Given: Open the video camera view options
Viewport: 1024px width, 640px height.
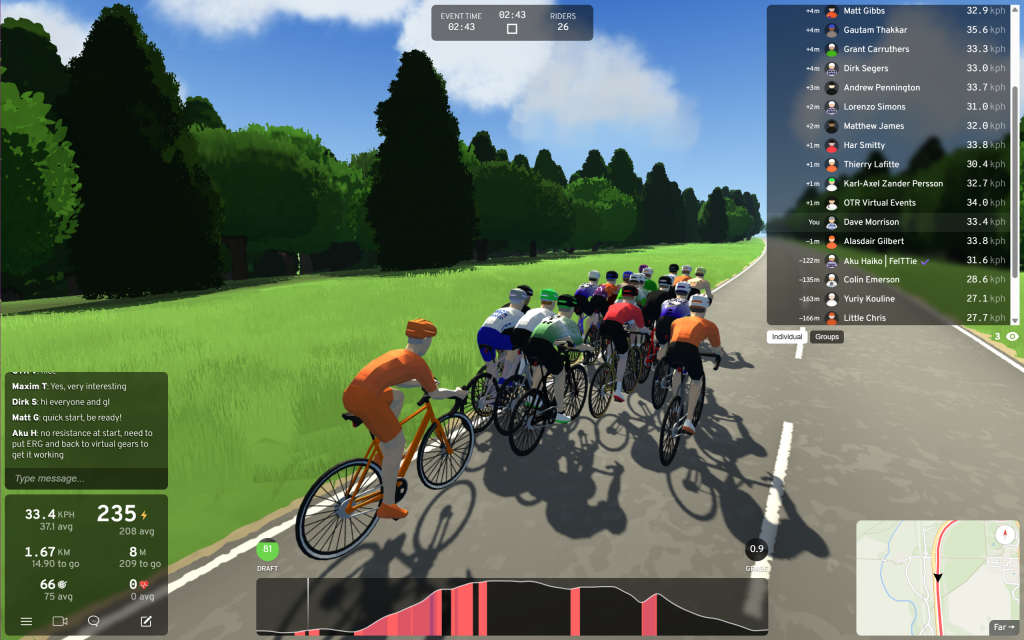Looking at the screenshot, I should [x=60, y=621].
